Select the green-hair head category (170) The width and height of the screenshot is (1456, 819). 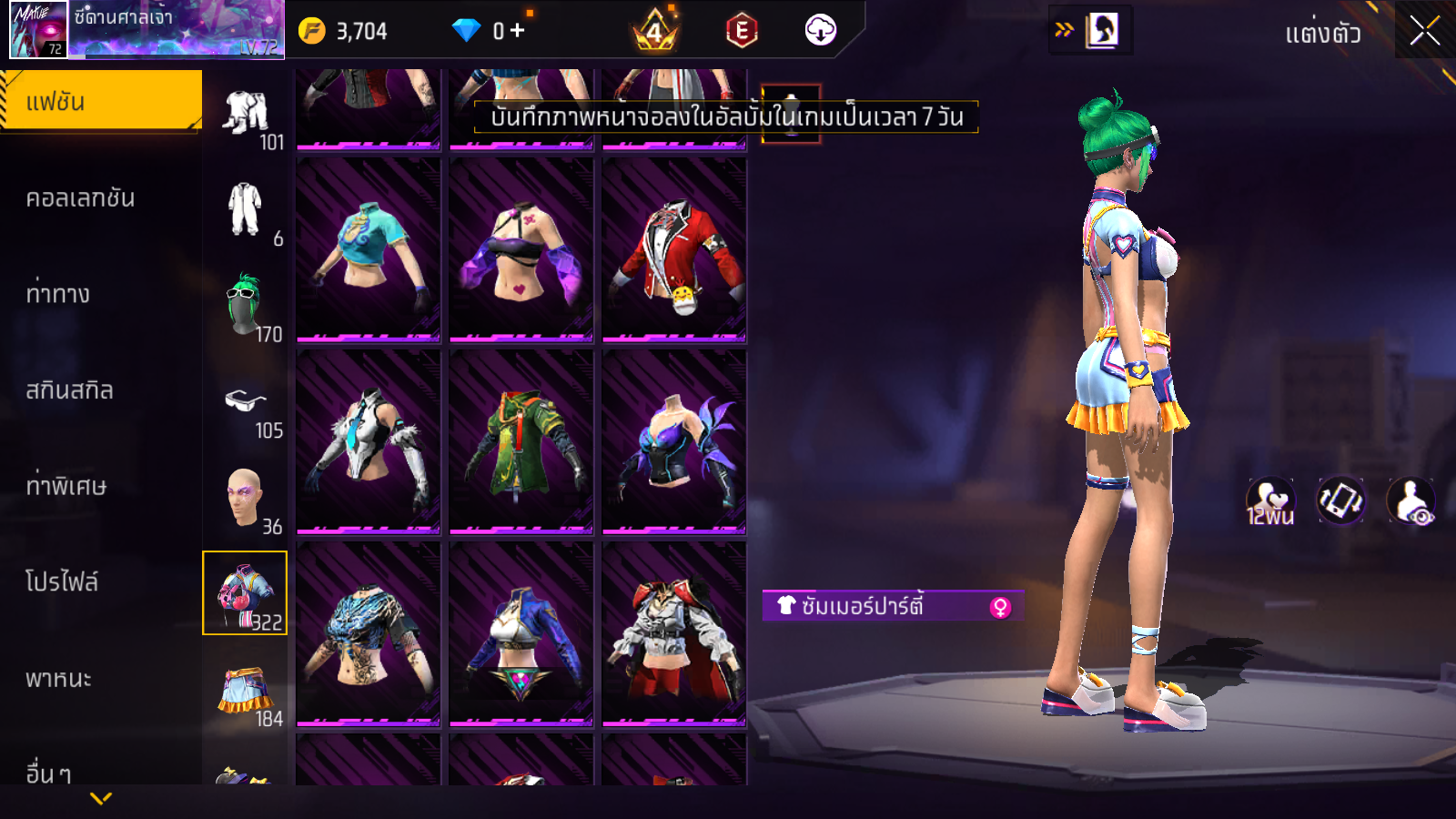coord(245,307)
